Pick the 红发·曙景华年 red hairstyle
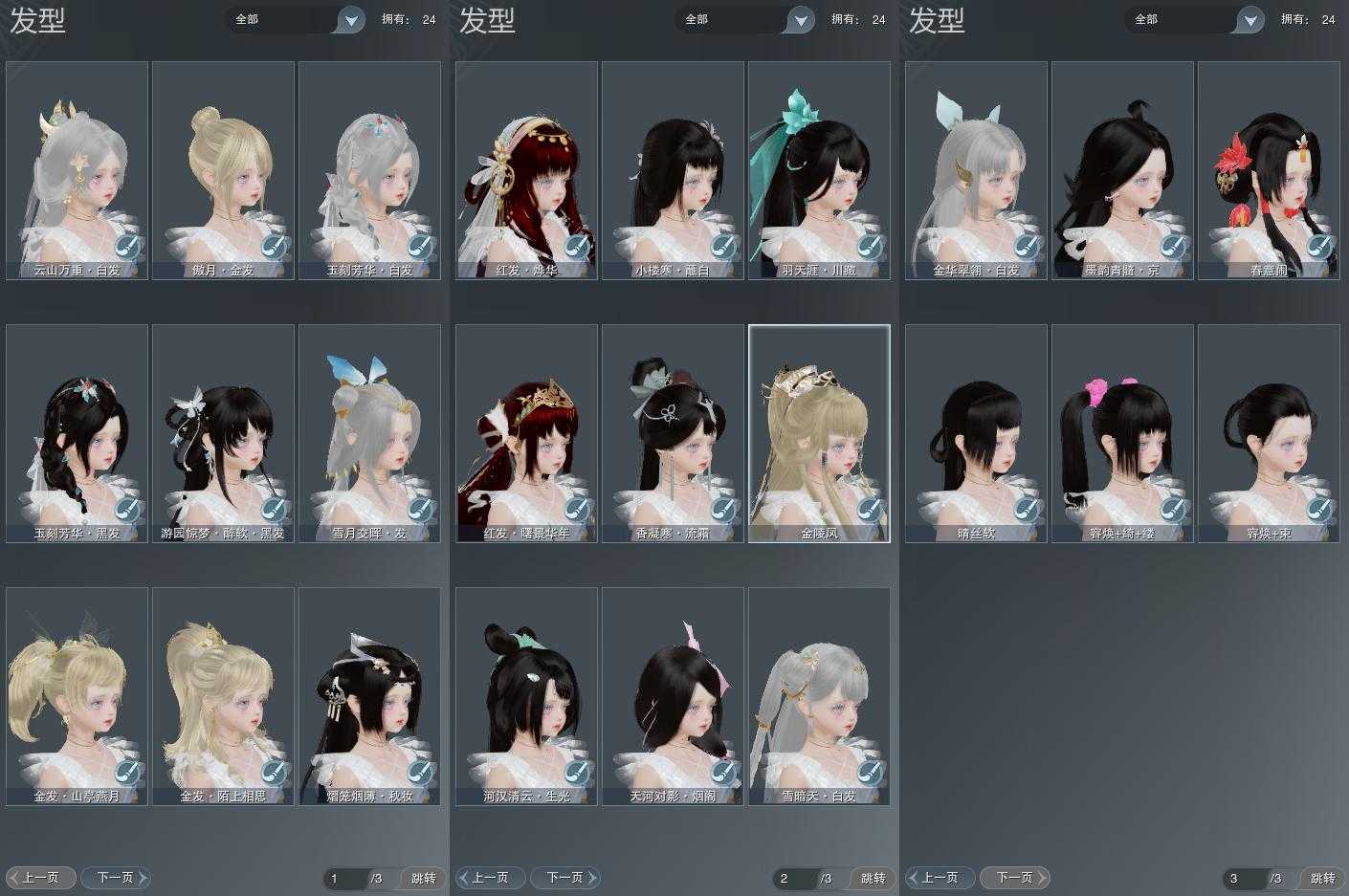Screen dimensions: 1349x896 (526, 432)
